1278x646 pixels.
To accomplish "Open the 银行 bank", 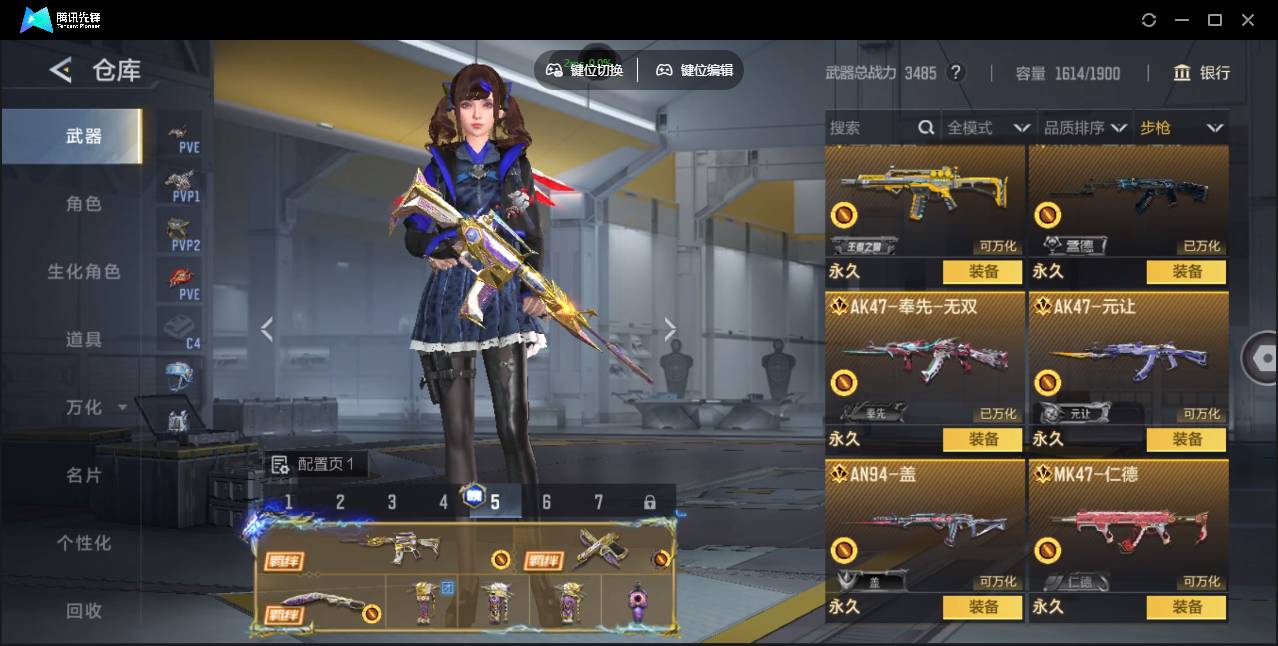I will 1202,73.
